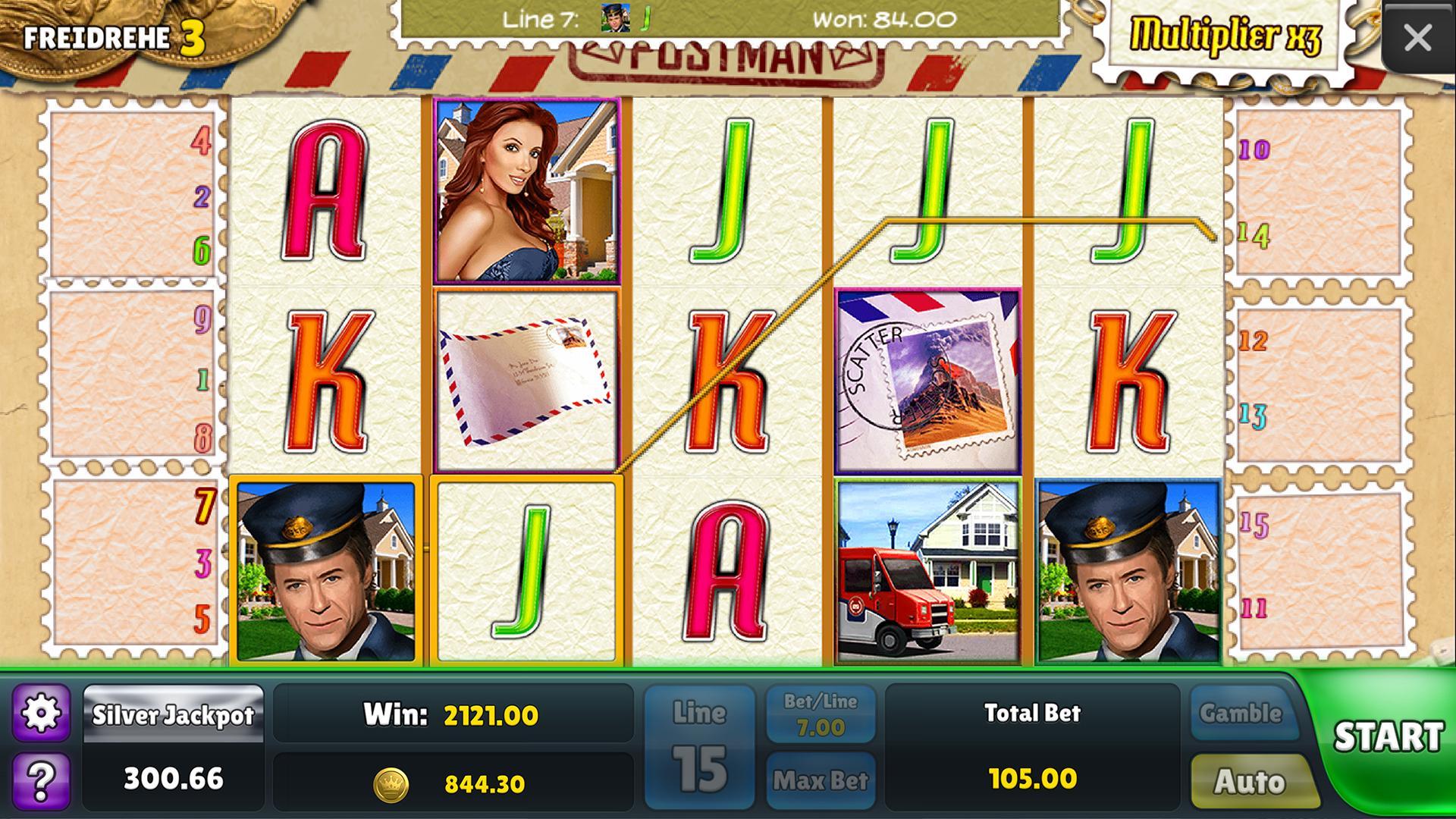1456x819 pixels.
Task: Select the woman symbol on reel two
Action: (x=527, y=190)
